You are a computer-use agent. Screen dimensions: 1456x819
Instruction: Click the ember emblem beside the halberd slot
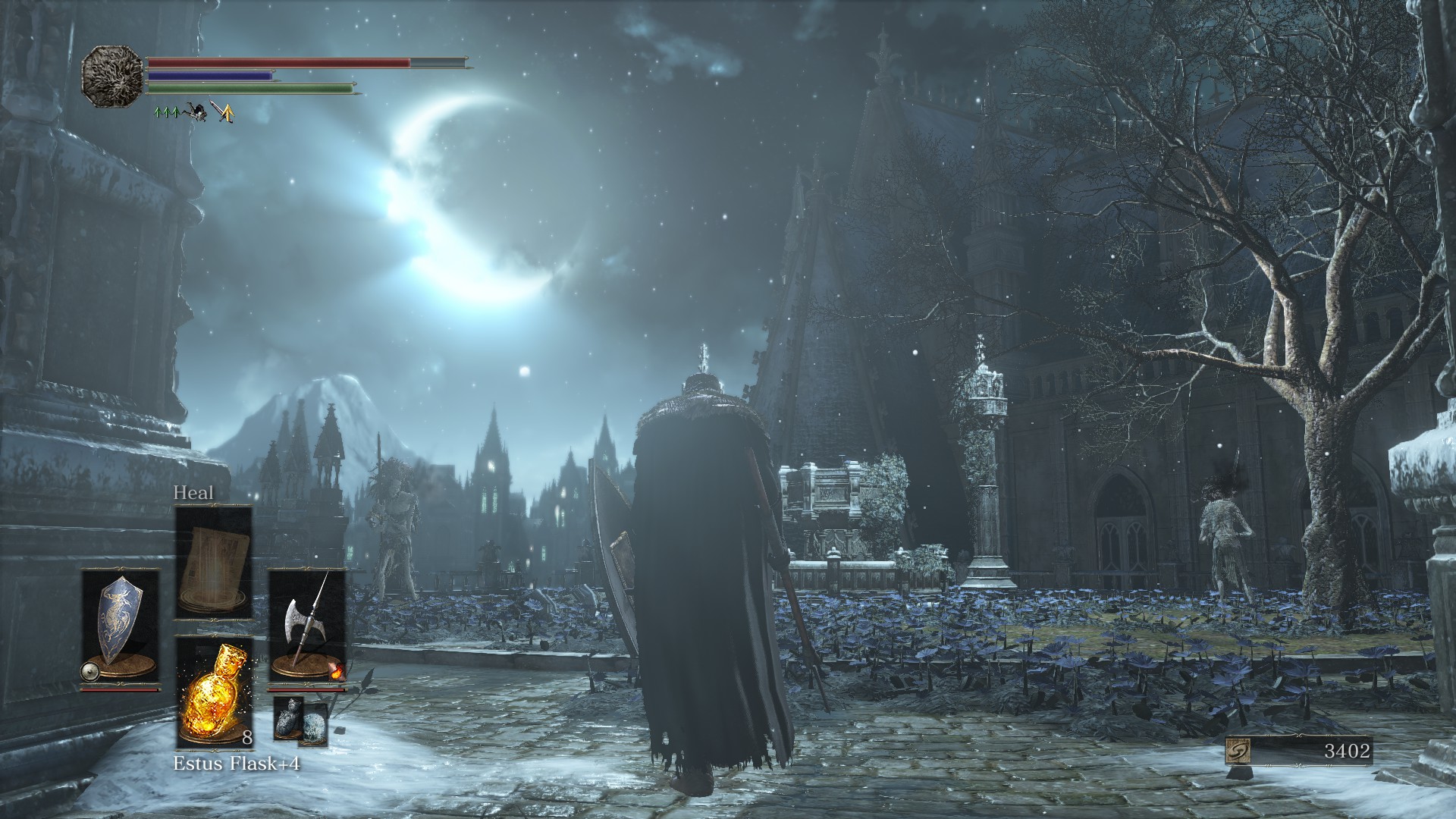337,671
